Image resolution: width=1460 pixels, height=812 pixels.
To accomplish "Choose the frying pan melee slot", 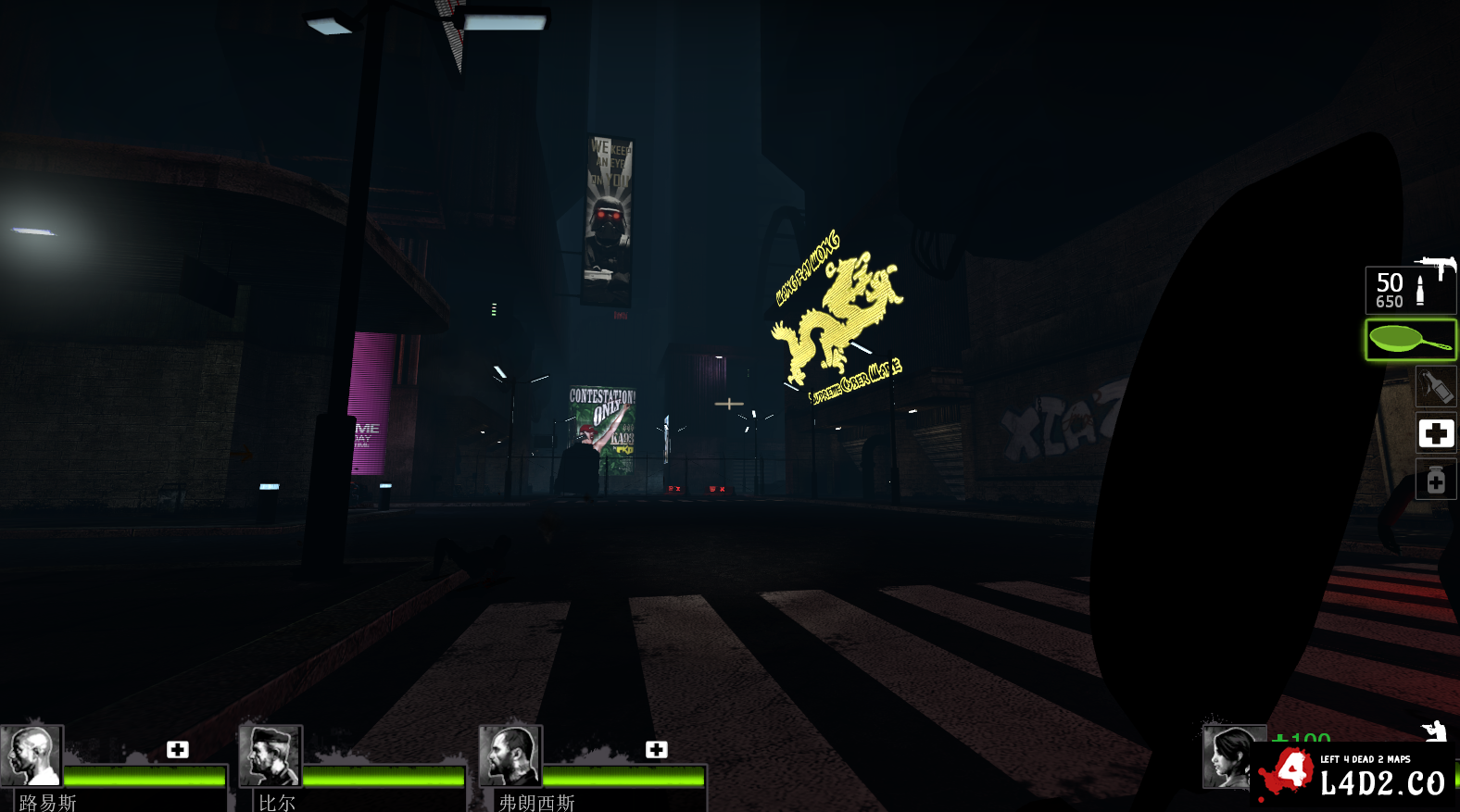I will pyautogui.click(x=1410, y=340).
